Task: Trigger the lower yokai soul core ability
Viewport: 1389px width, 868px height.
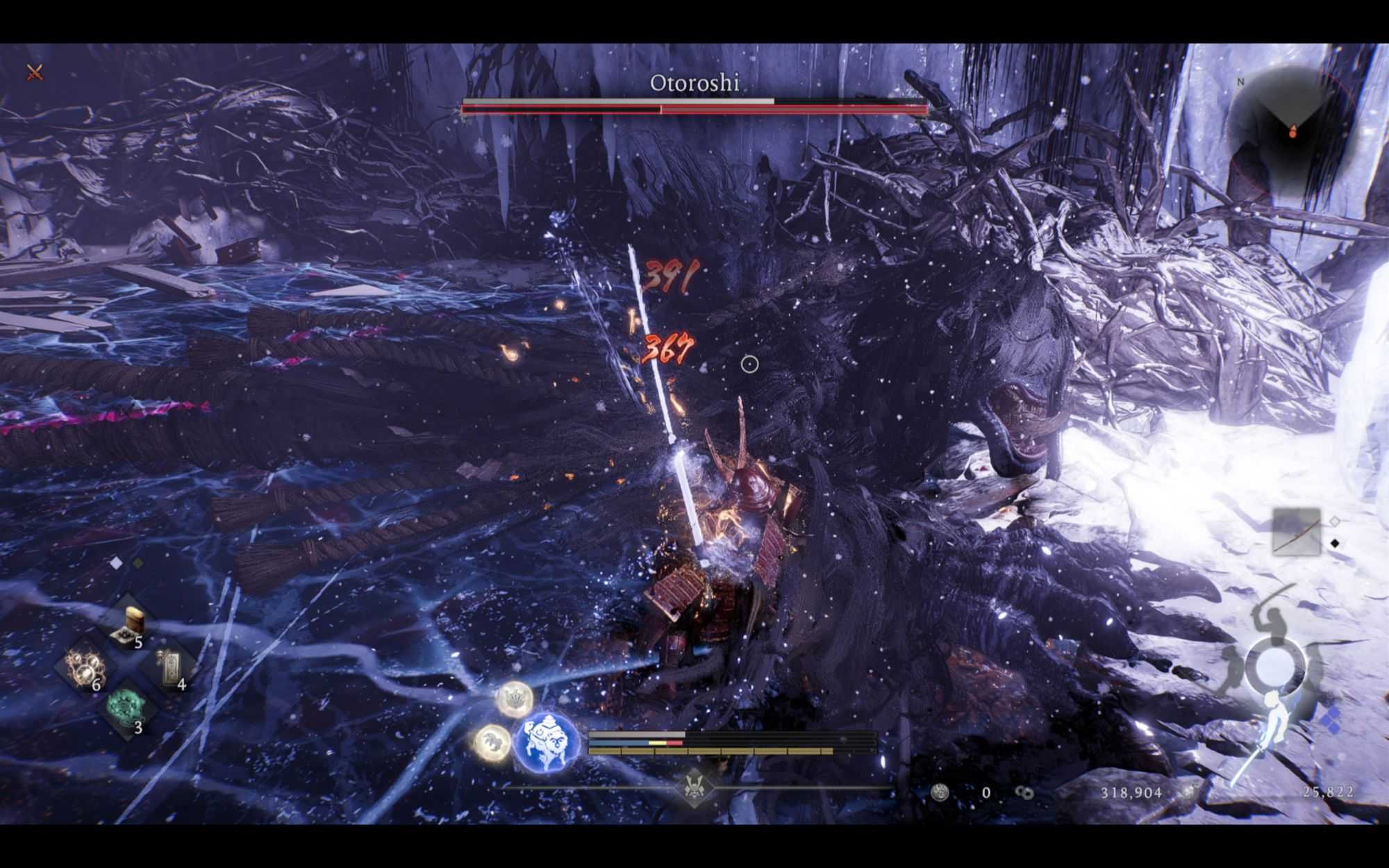Action: point(492,742)
